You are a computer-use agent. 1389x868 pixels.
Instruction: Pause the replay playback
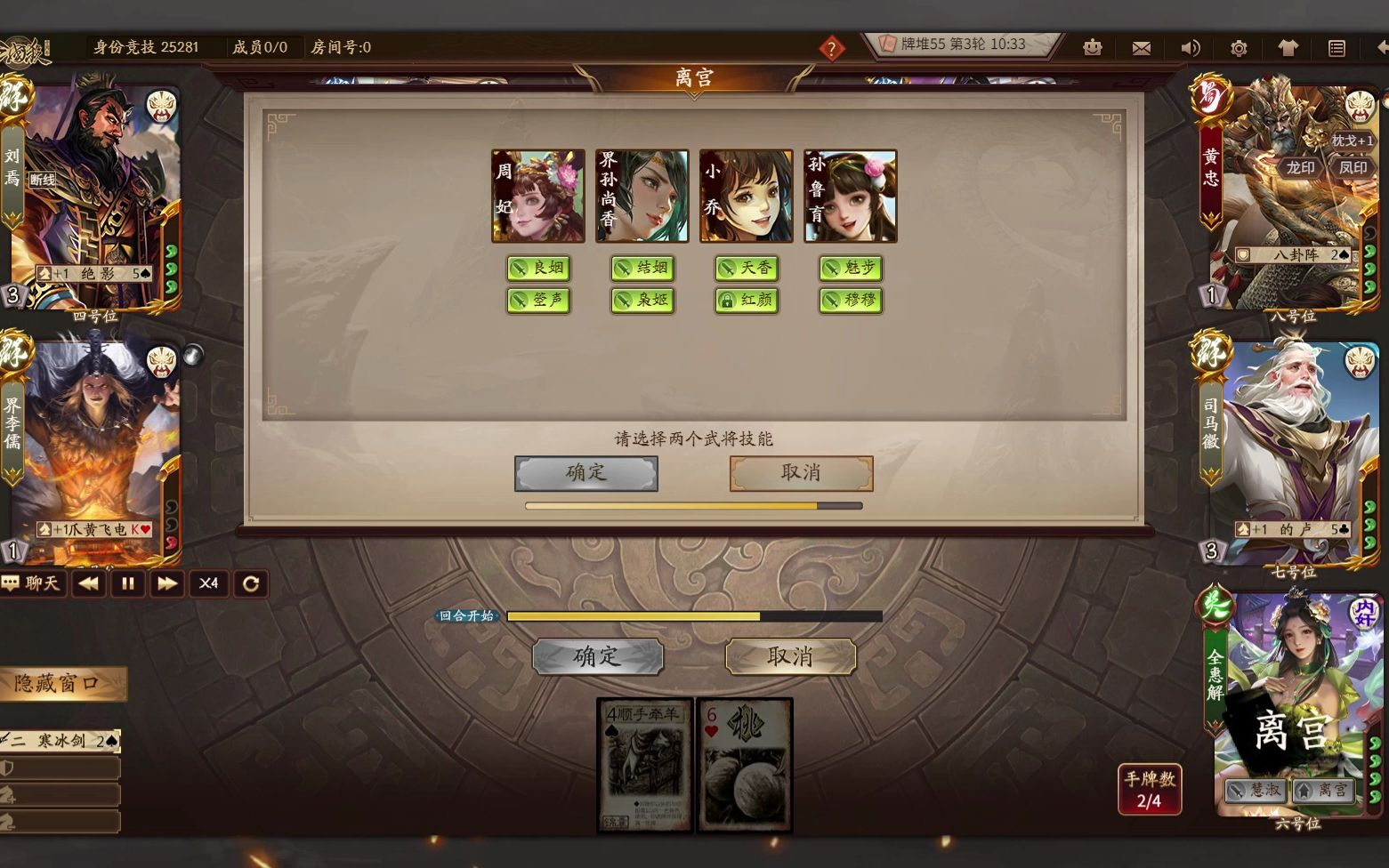pyautogui.click(x=127, y=583)
